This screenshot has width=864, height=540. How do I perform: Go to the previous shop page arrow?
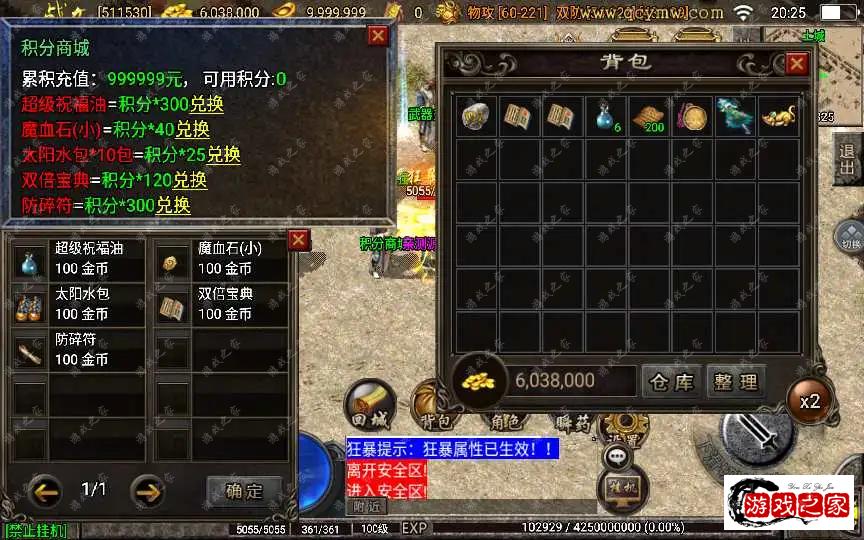click(45, 491)
